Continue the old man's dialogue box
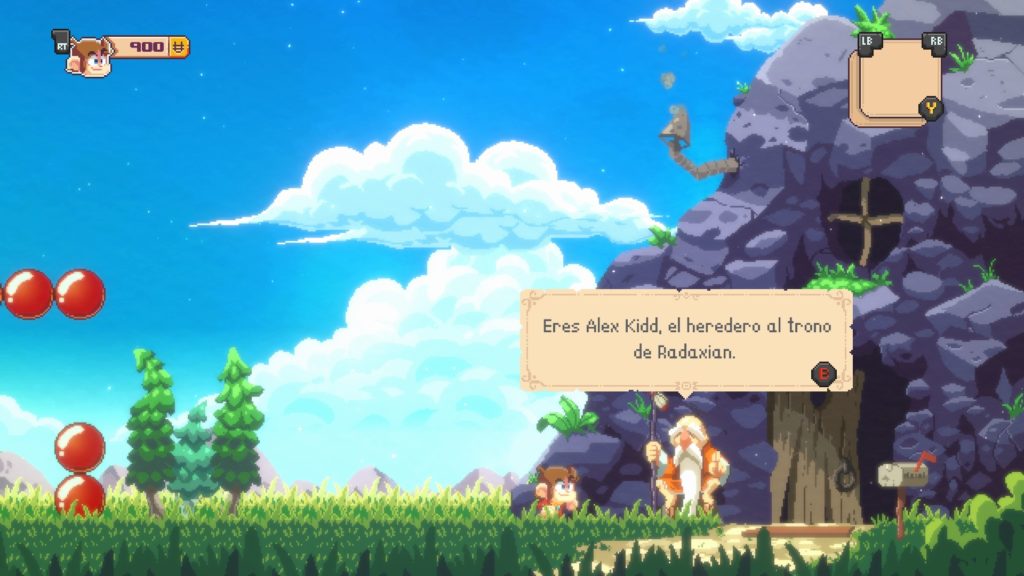Screen dimensions: 1024x576 tap(823, 373)
